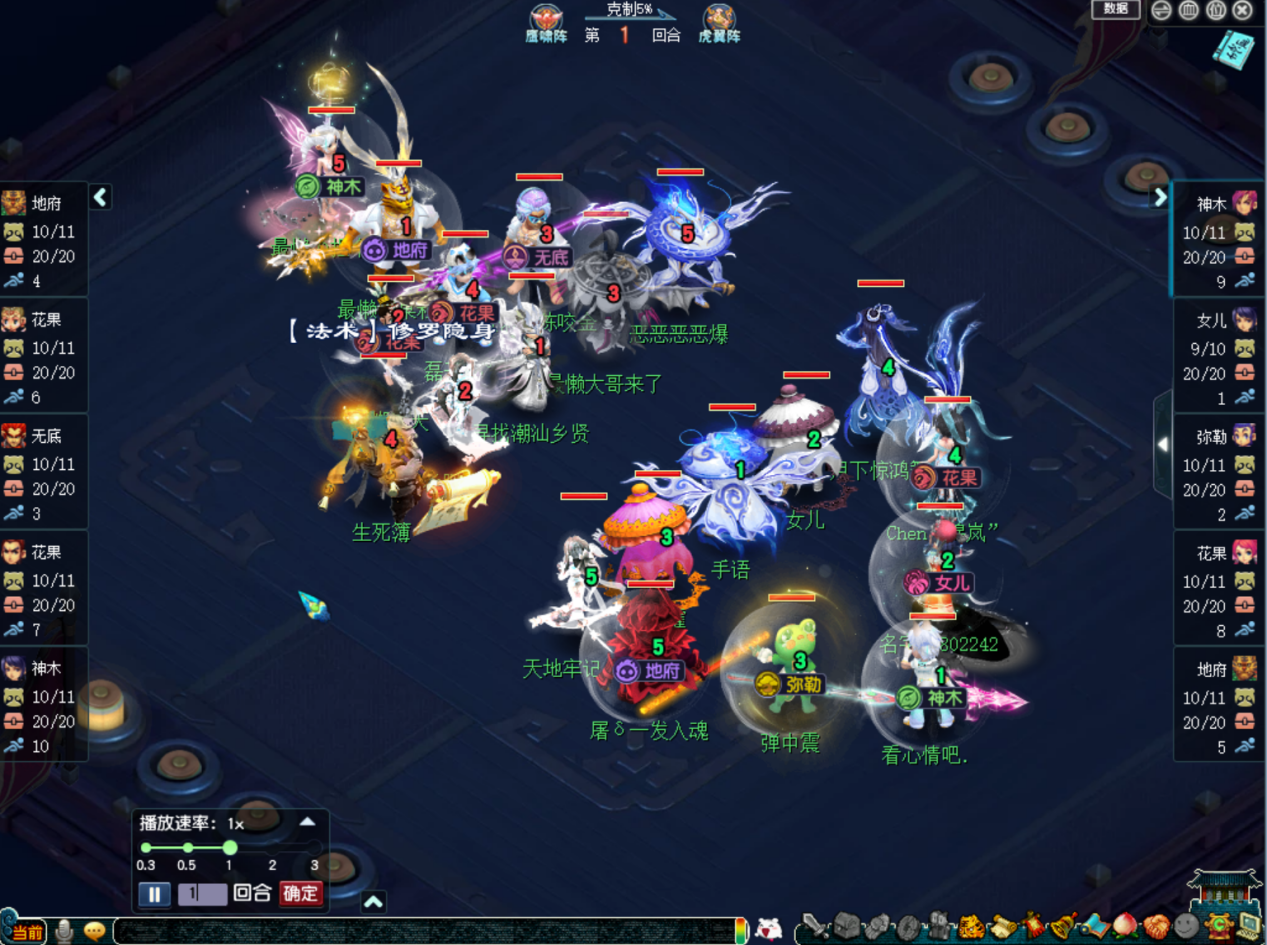
Task: Click the round number input box
Action: [x=202, y=894]
